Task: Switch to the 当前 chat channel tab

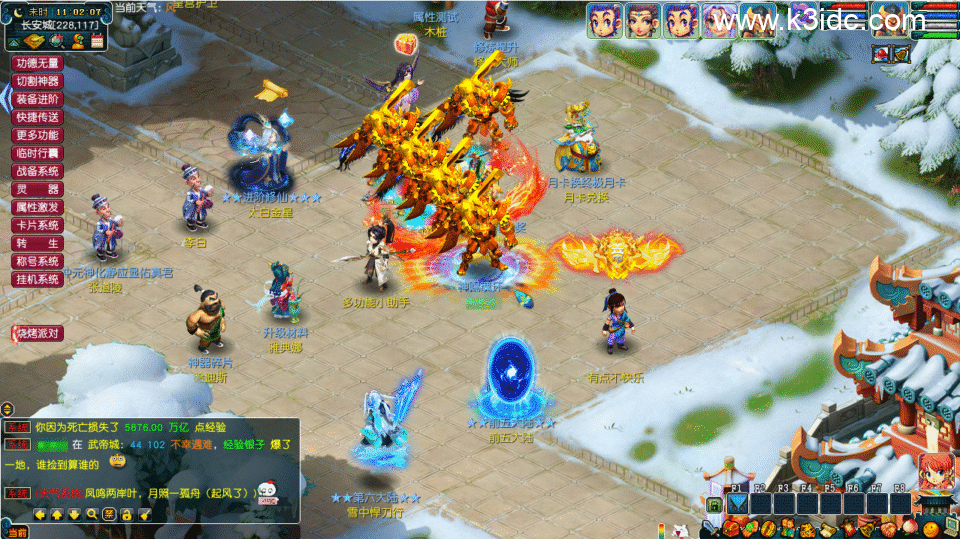Action: click(x=15, y=533)
